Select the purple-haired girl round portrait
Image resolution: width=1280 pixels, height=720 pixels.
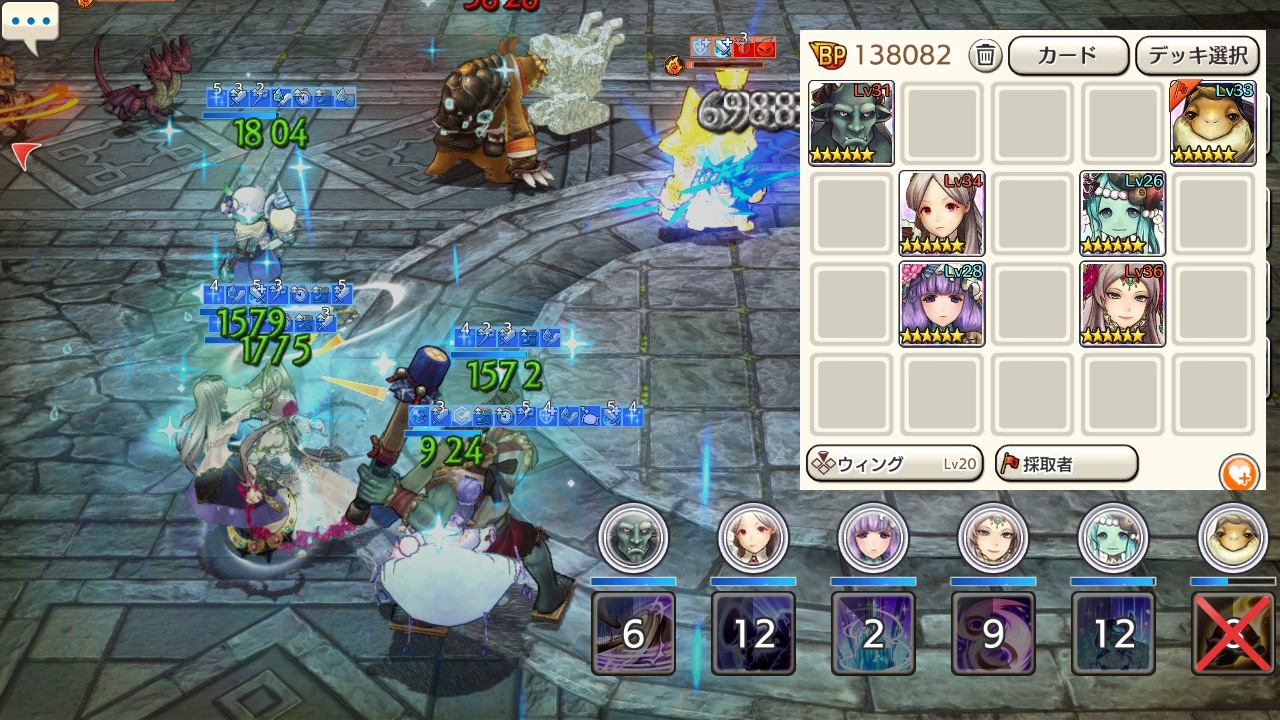873,538
